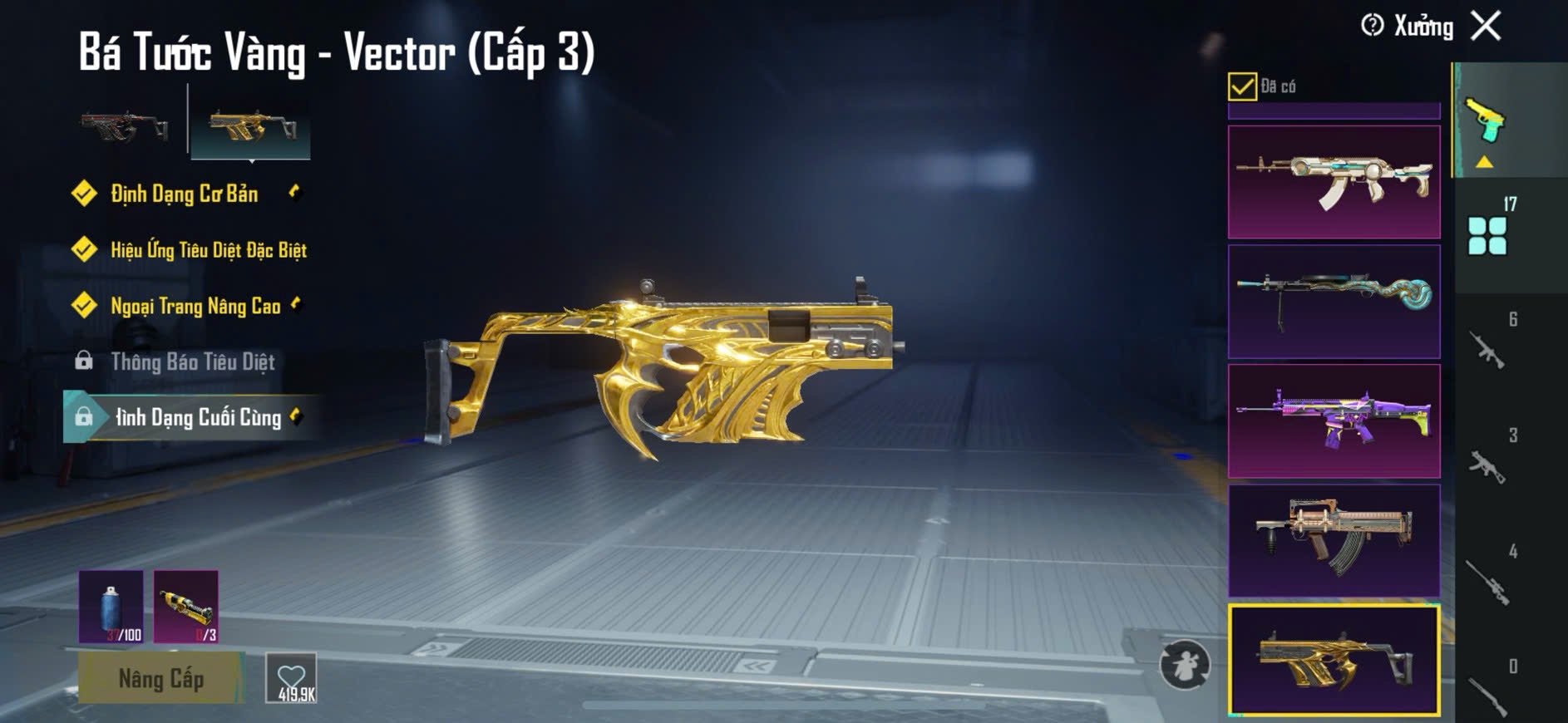Select the Cuối Cùng final form entry
Viewport: 1568px width, 723px height.
(x=198, y=417)
